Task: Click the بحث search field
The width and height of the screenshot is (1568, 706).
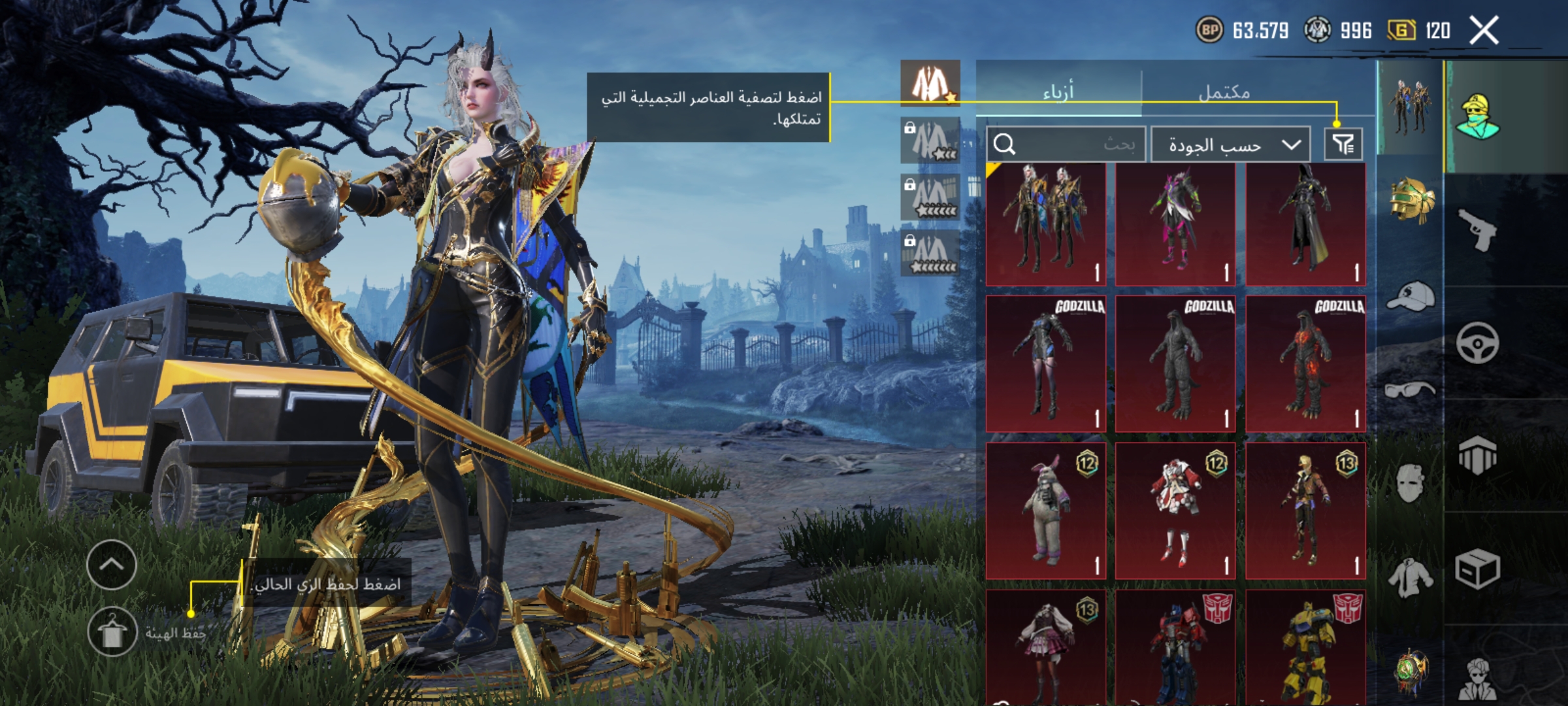Action: tap(1066, 144)
